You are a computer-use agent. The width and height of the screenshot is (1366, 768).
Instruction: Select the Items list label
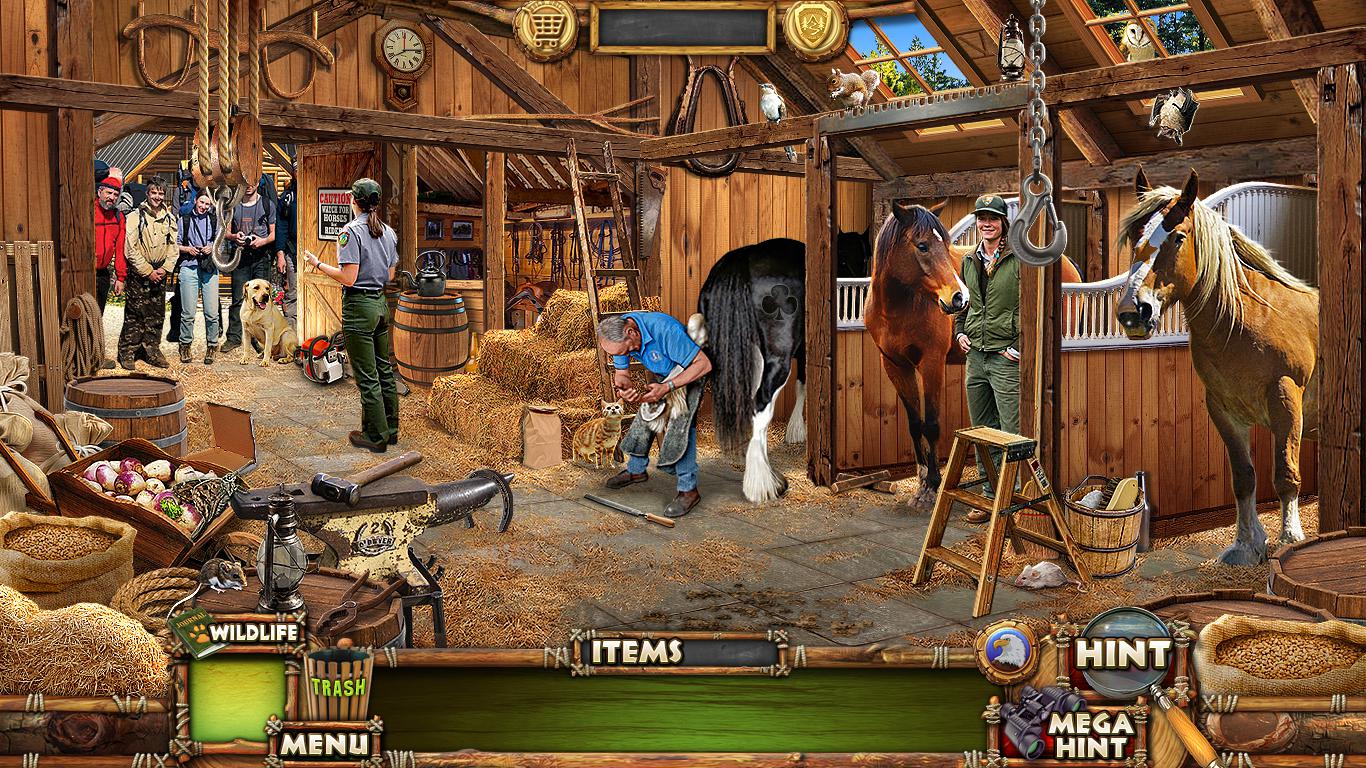click(x=637, y=652)
